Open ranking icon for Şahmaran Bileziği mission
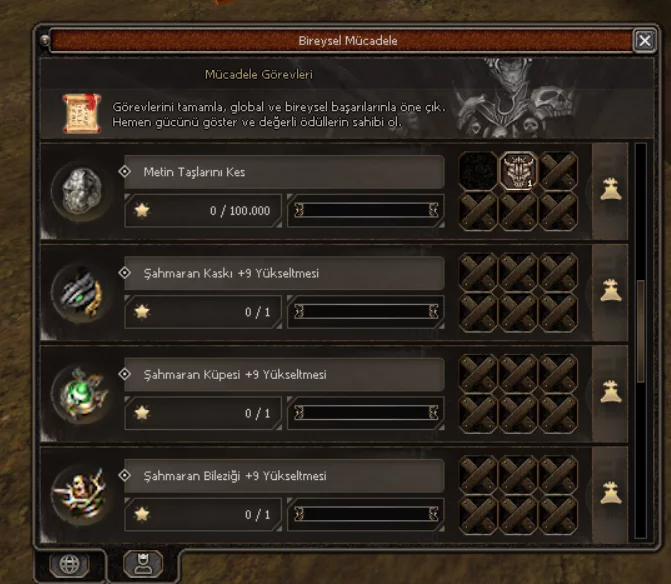The image size is (671, 584). tap(610, 493)
